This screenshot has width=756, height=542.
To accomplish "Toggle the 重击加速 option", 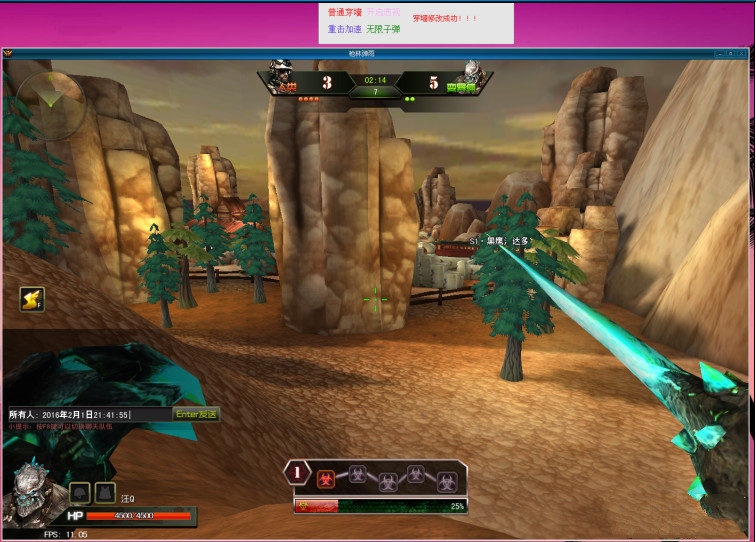I will [x=344, y=29].
